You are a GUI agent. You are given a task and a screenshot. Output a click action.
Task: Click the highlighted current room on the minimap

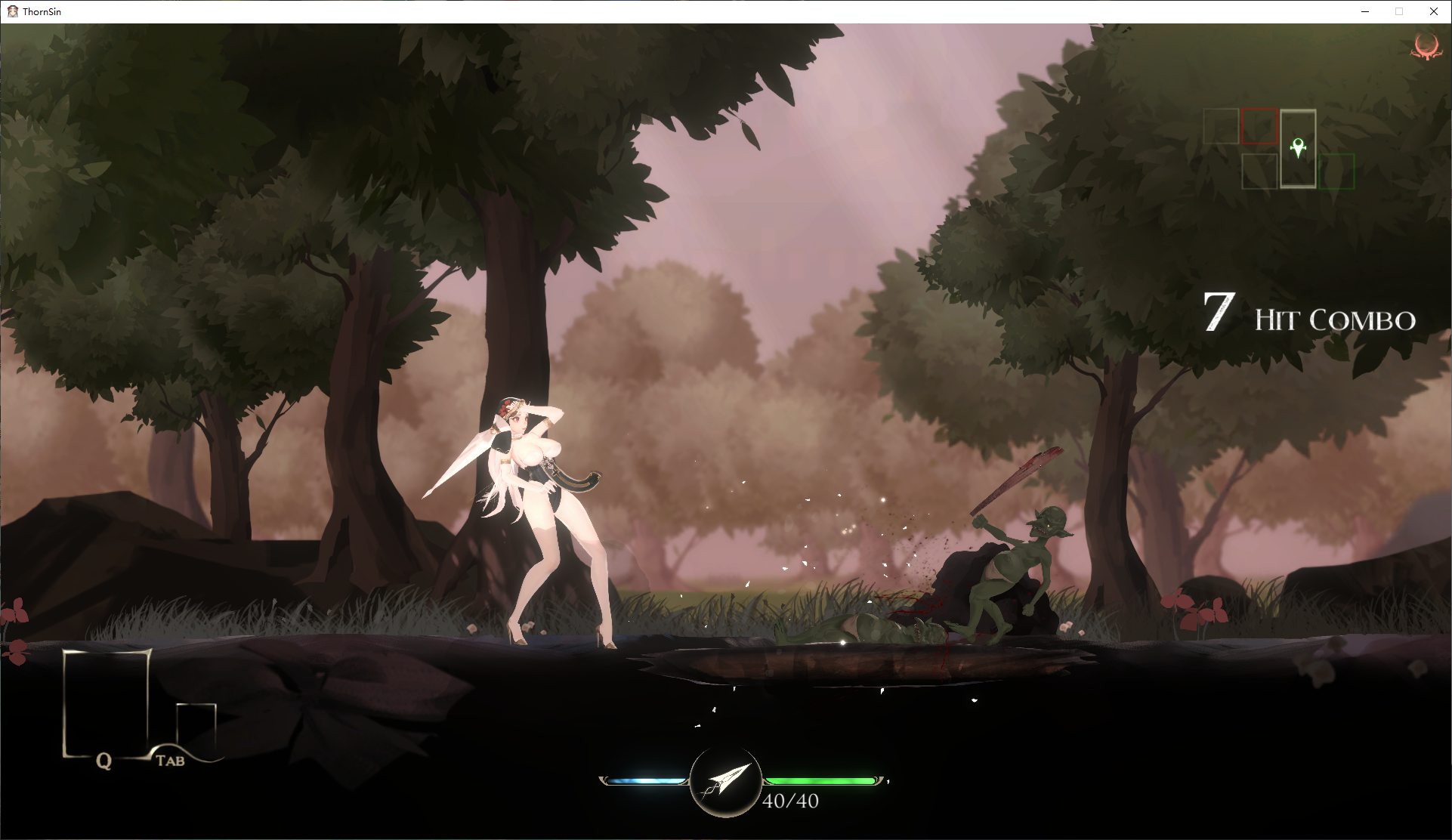click(x=1298, y=148)
